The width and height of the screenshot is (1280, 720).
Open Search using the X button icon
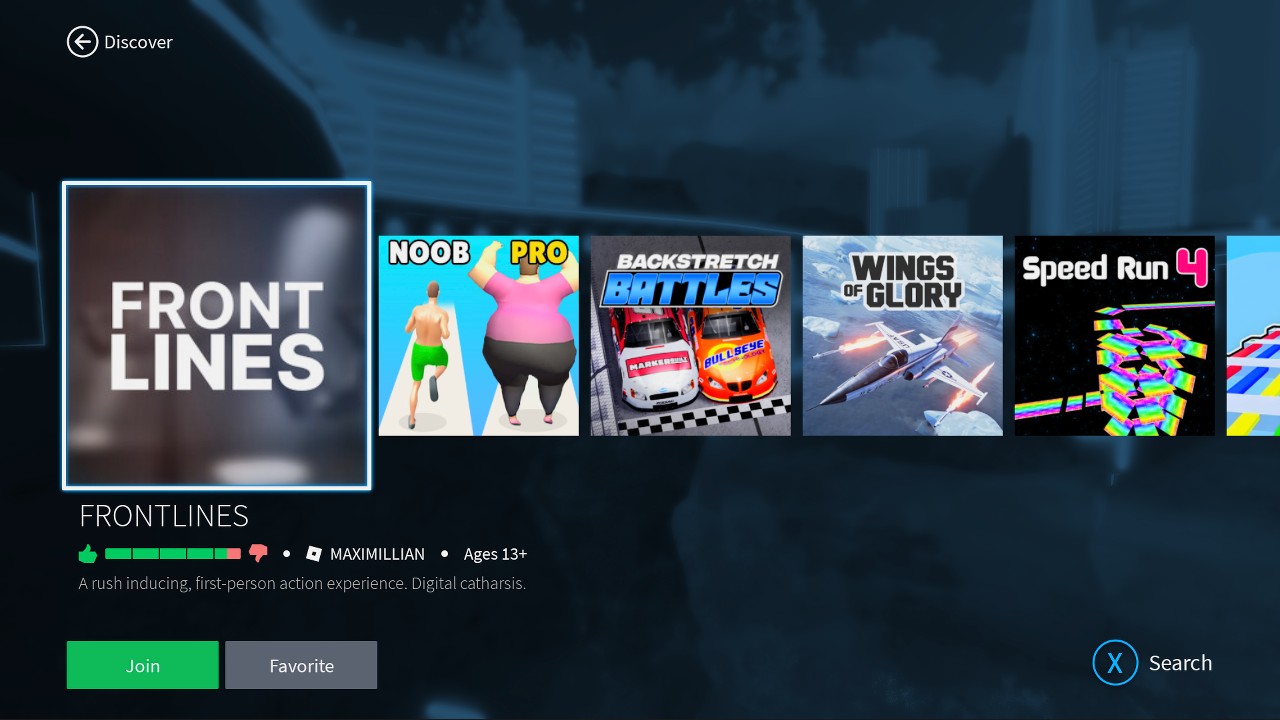(x=1114, y=662)
